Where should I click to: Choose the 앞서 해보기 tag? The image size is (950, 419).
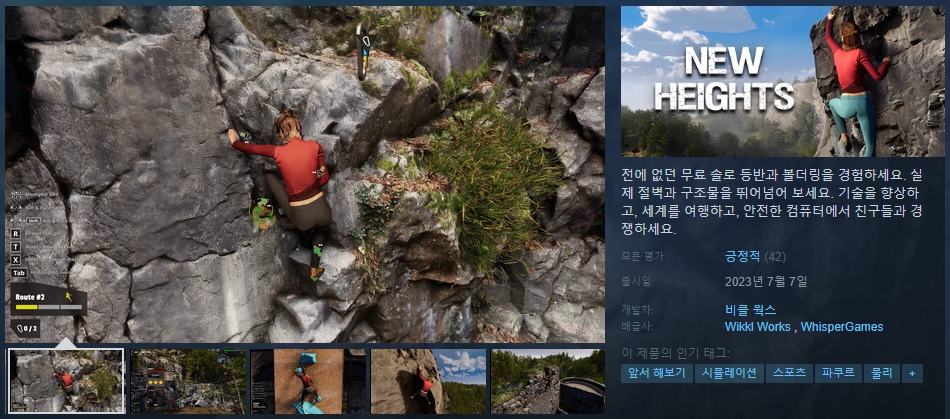pyautogui.click(x=655, y=373)
